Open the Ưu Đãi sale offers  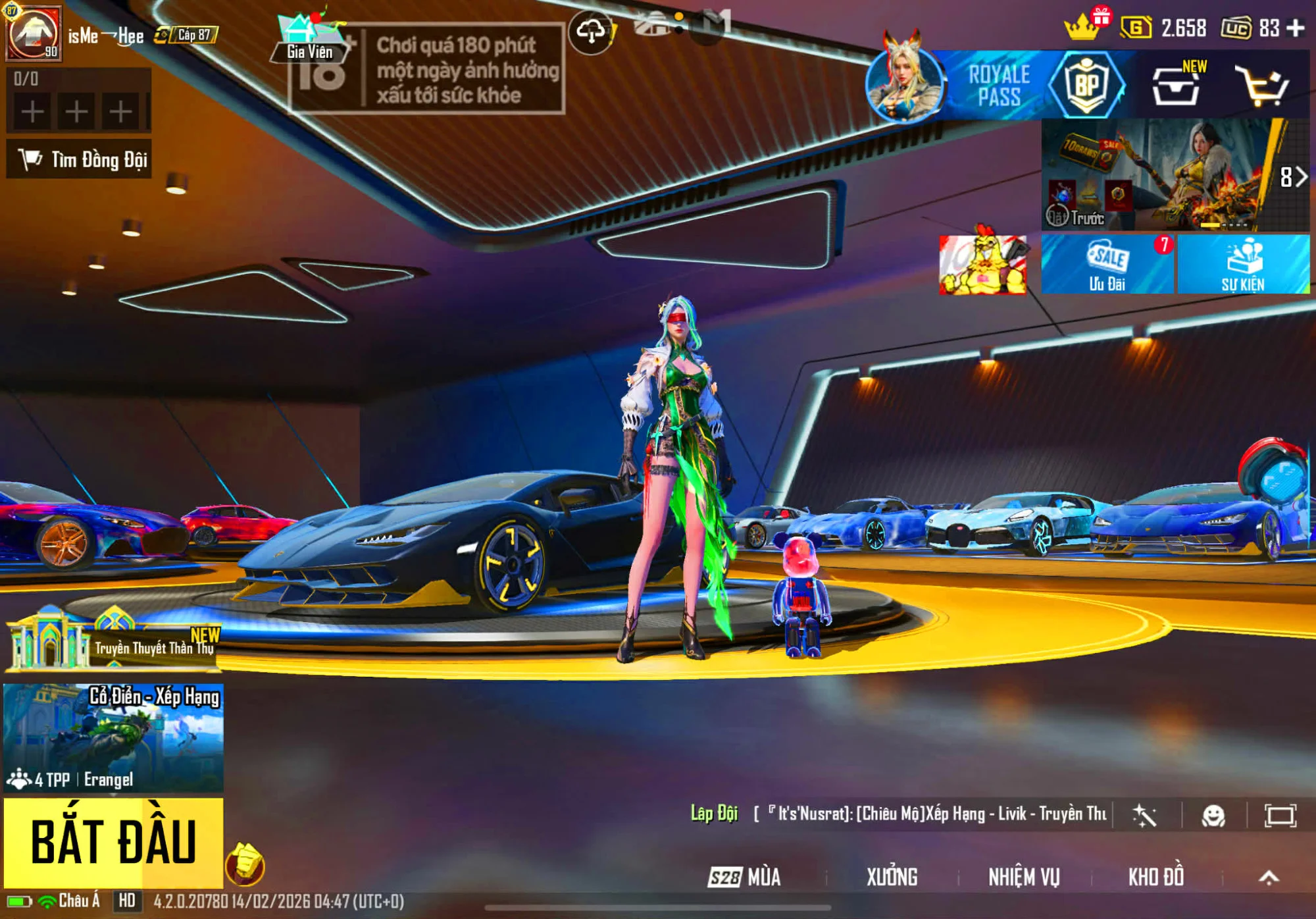point(1107,265)
